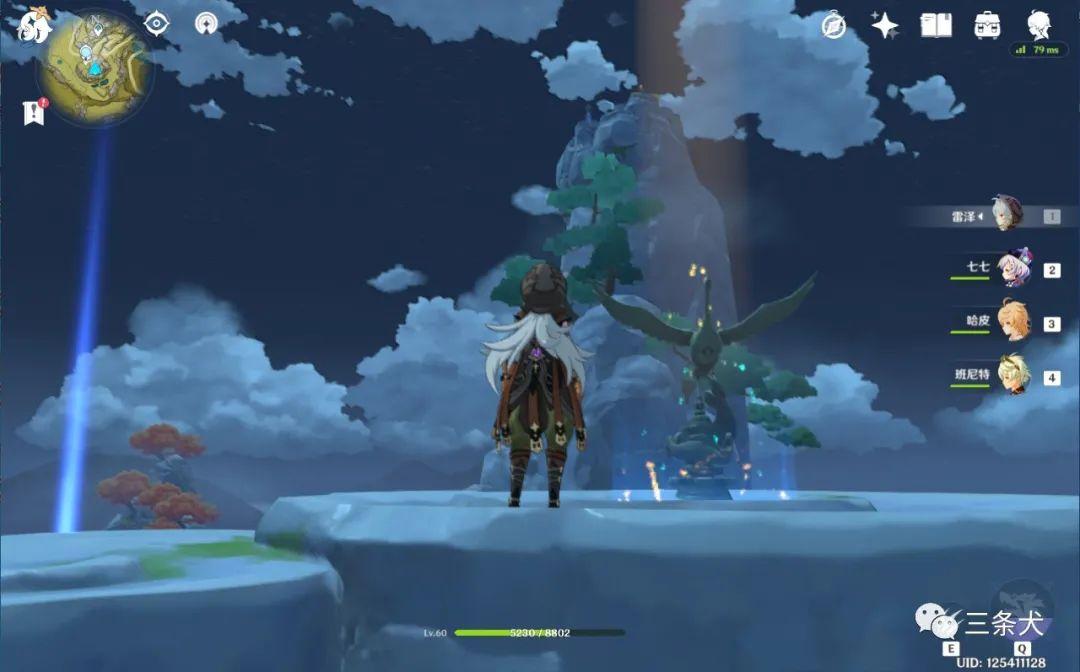Activate the eye-shaped elemental sight icon

[157, 24]
